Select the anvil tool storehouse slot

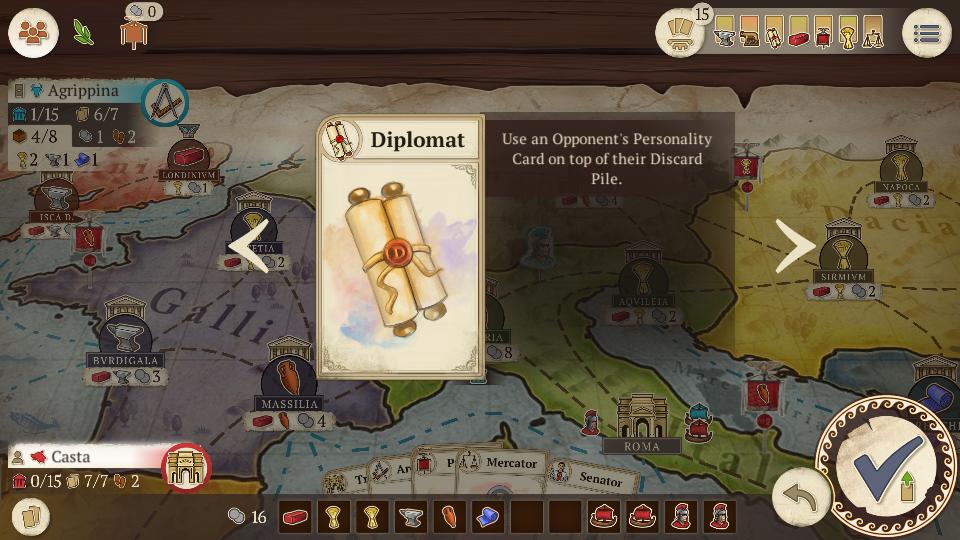pyautogui.click(x=411, y=517)
